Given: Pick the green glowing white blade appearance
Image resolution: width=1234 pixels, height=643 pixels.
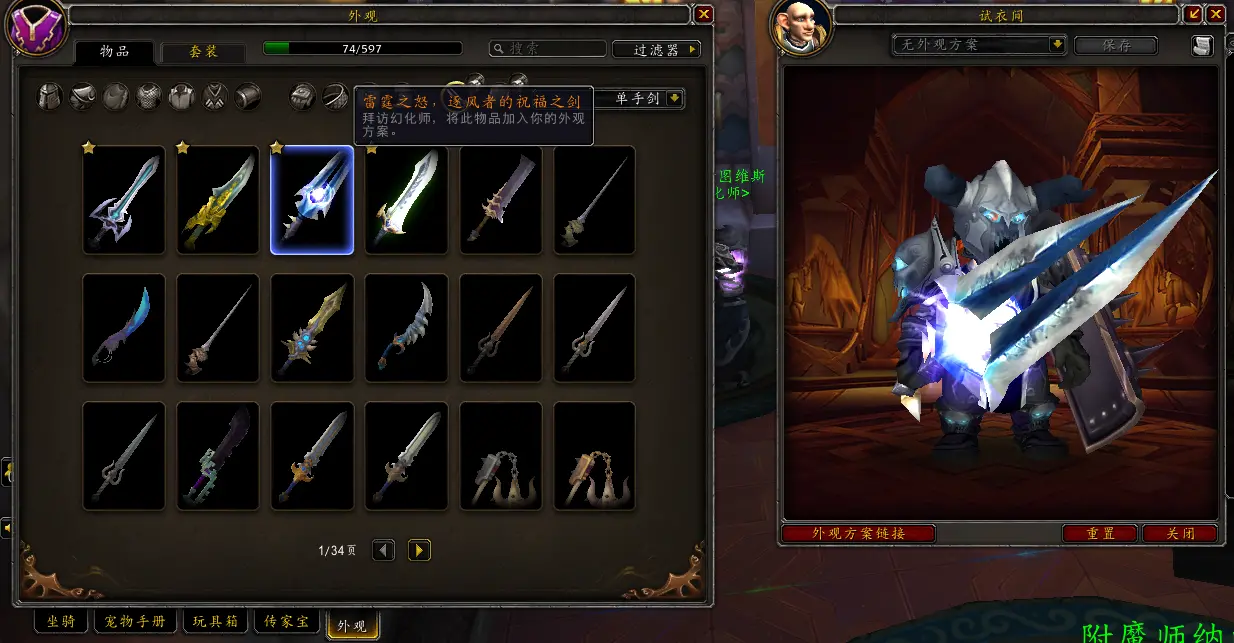Looking at the screenshot, I should [x=406, y=200].
